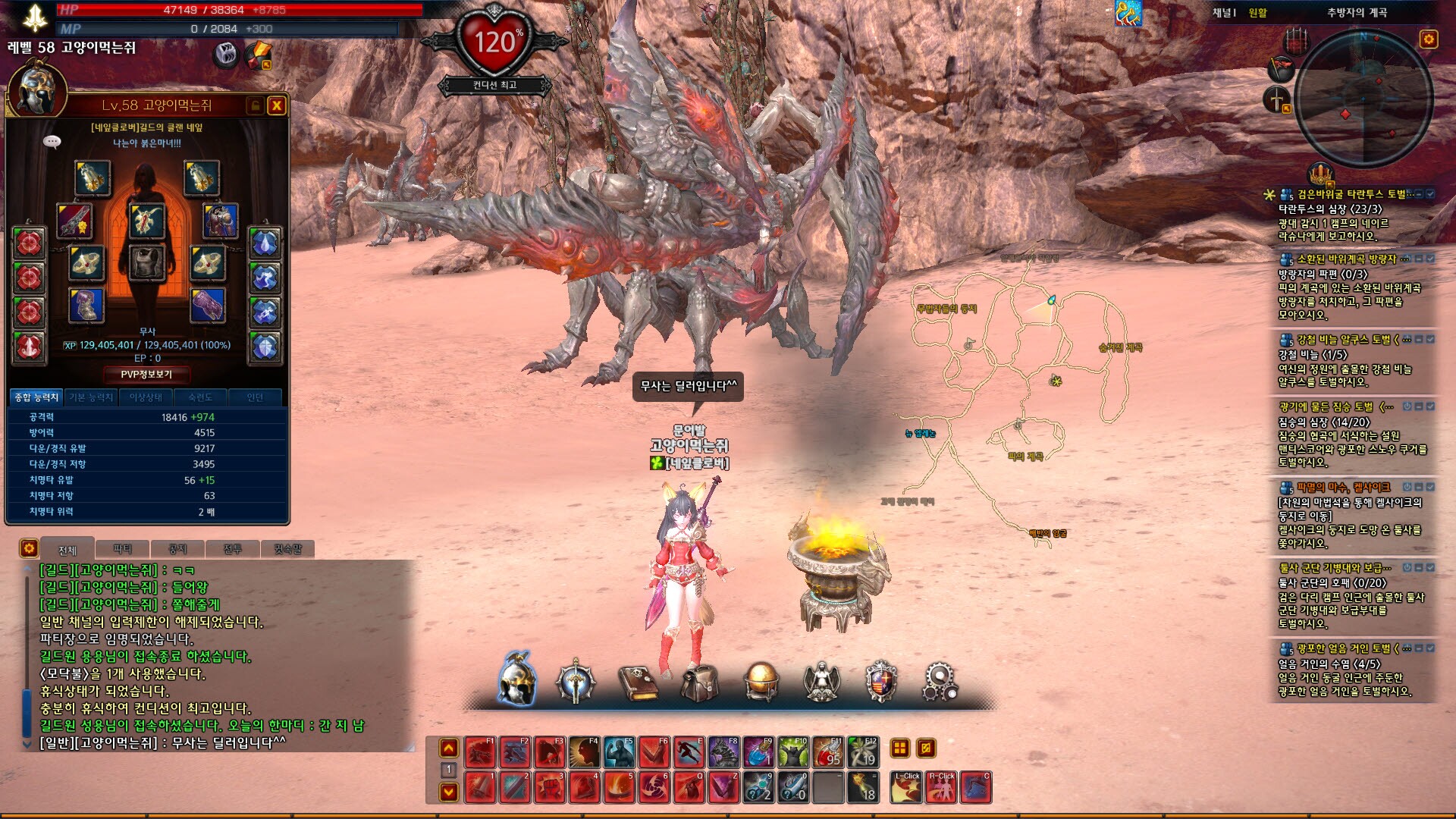Viewport: 1456px width, 819px height.
Task: Close the Lv.58 character profile window
Action: (x=277, y=105)
